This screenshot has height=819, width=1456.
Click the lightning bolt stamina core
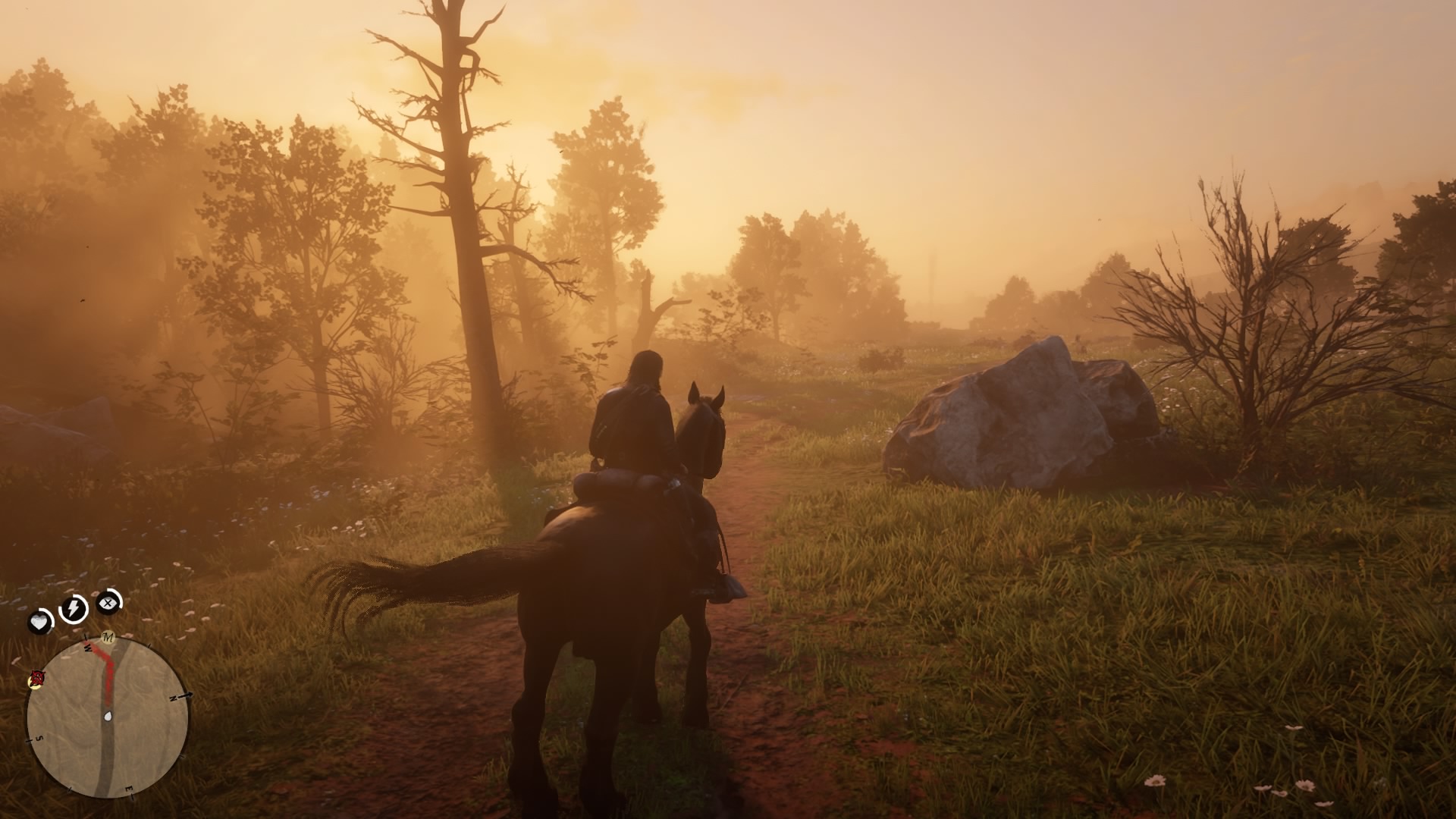pyautogui.click(x=74, y=608)
